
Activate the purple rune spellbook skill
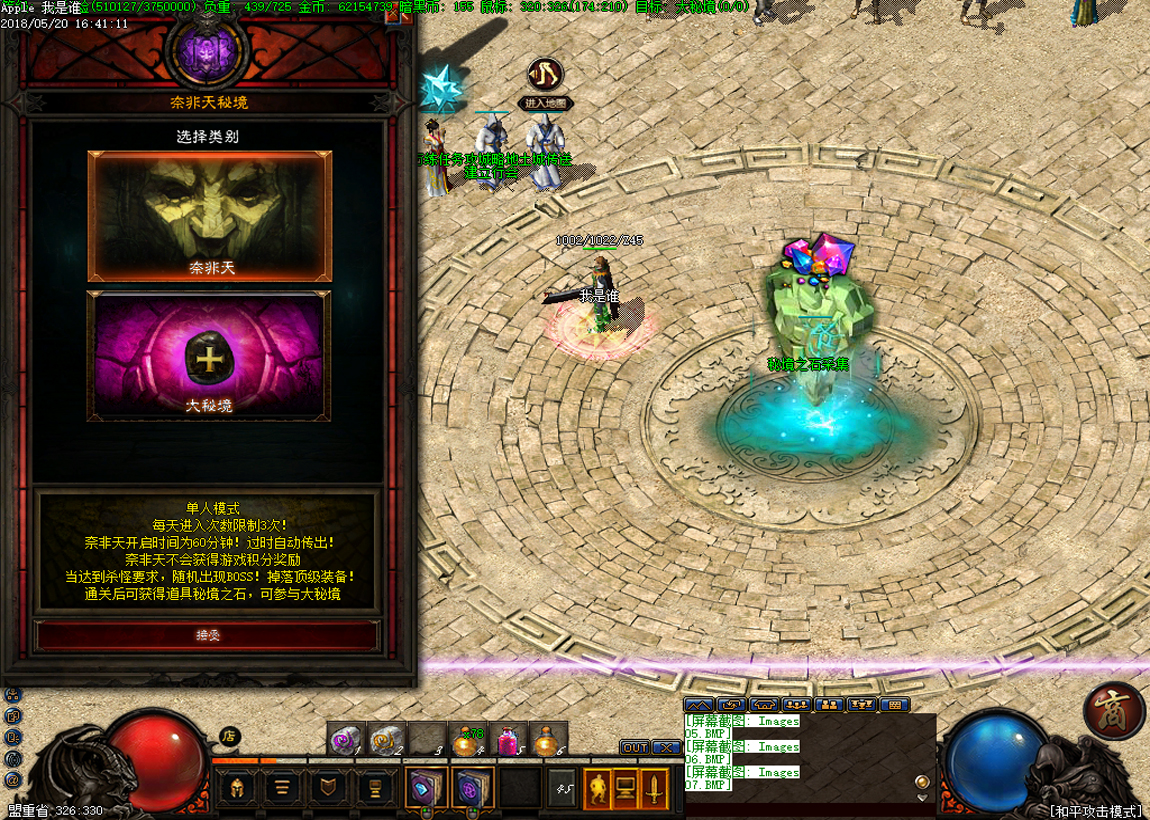point(470,788)
